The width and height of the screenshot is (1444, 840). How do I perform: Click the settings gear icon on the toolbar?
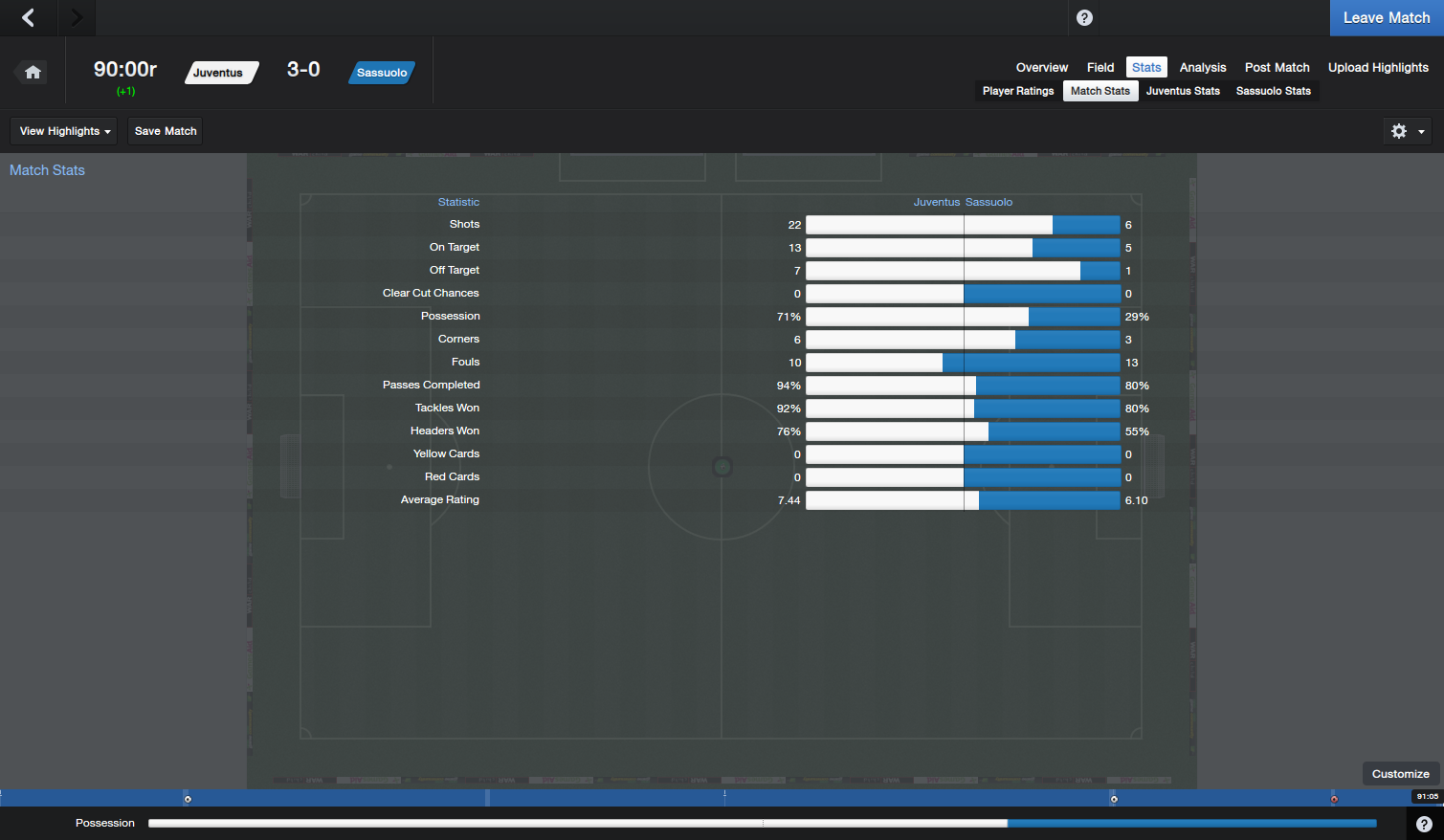click(x=1398, y=131)
